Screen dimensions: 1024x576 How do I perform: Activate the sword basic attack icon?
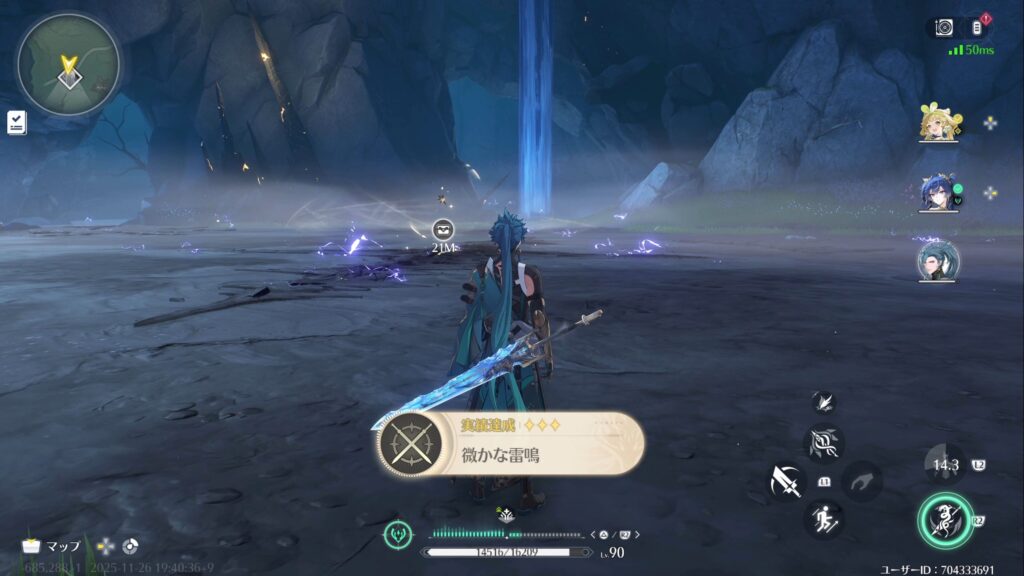tap(786, 482)
